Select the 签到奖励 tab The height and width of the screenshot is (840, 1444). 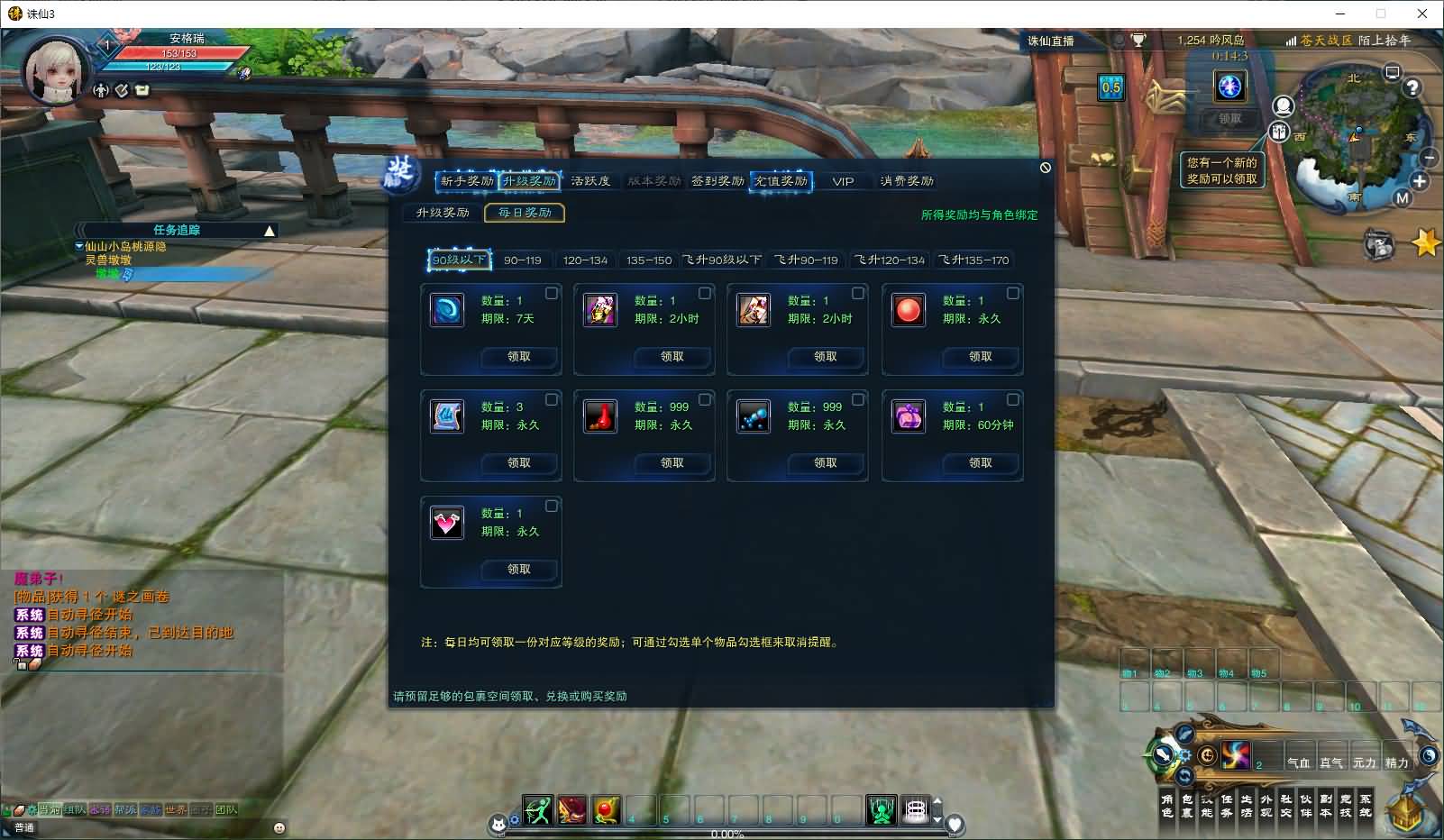click(x=717, y=181)
